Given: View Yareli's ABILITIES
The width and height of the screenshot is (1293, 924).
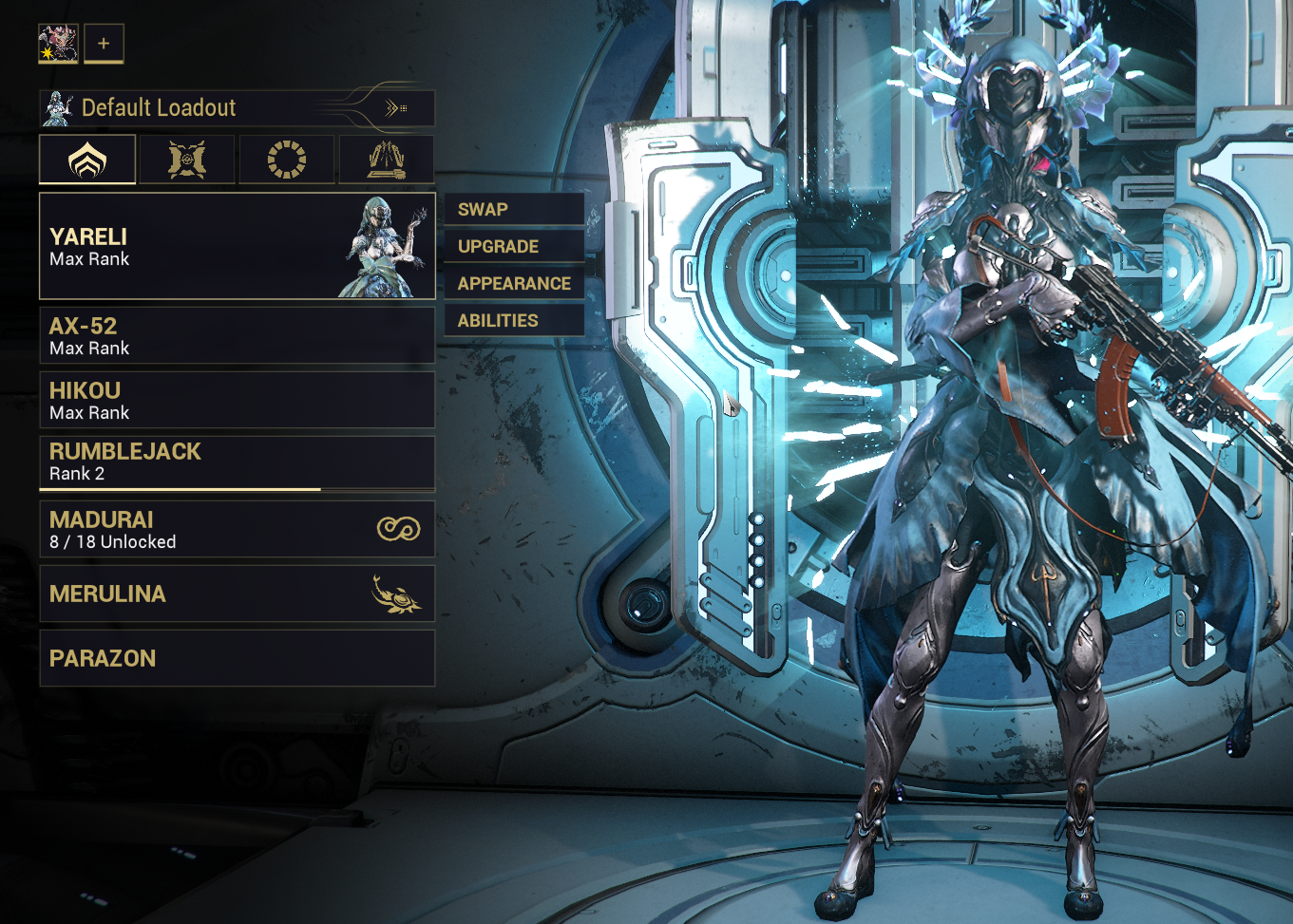Looking at the screenshot, I should (514, 321).
